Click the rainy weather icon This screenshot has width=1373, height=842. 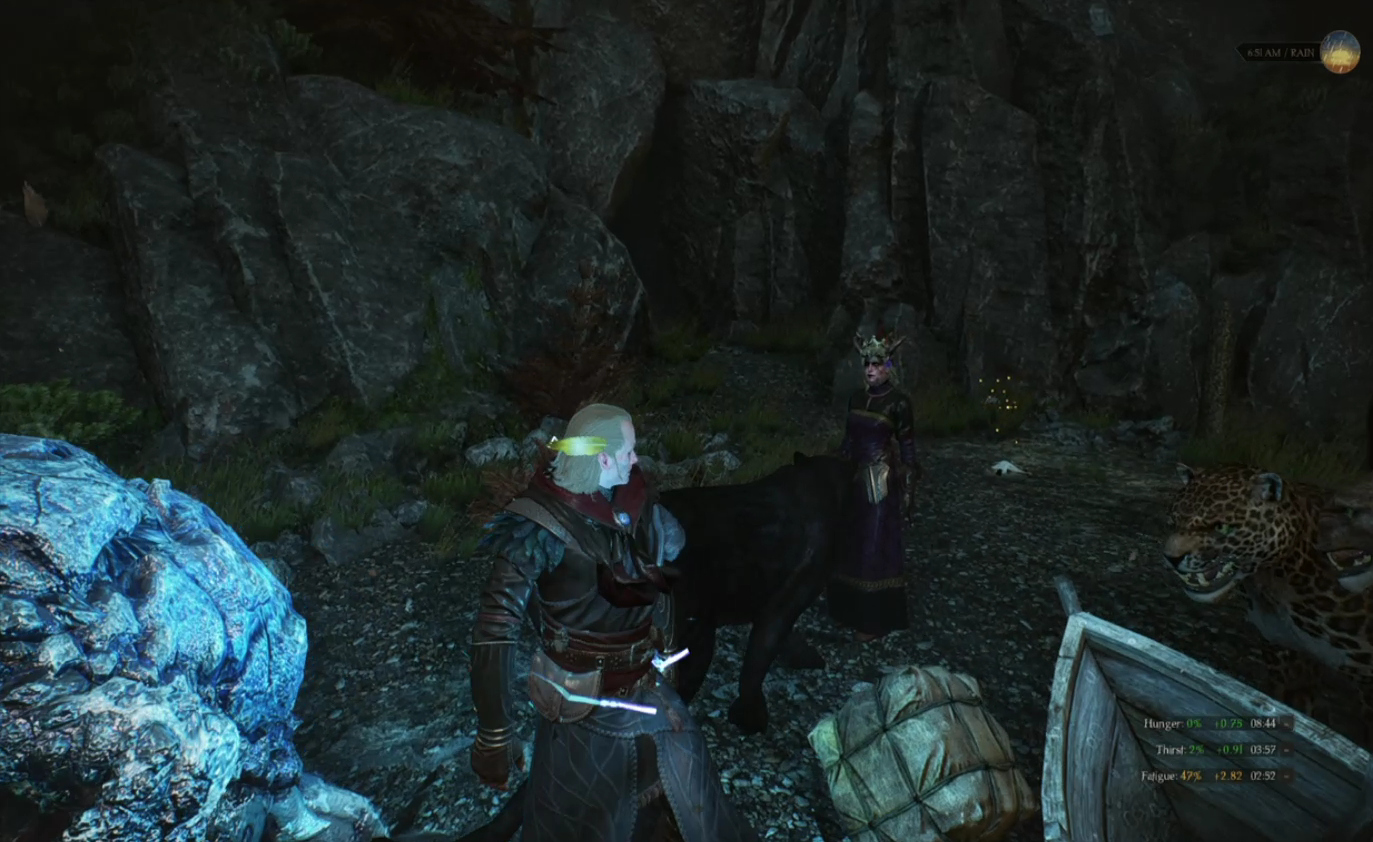tap(1339, 52)
